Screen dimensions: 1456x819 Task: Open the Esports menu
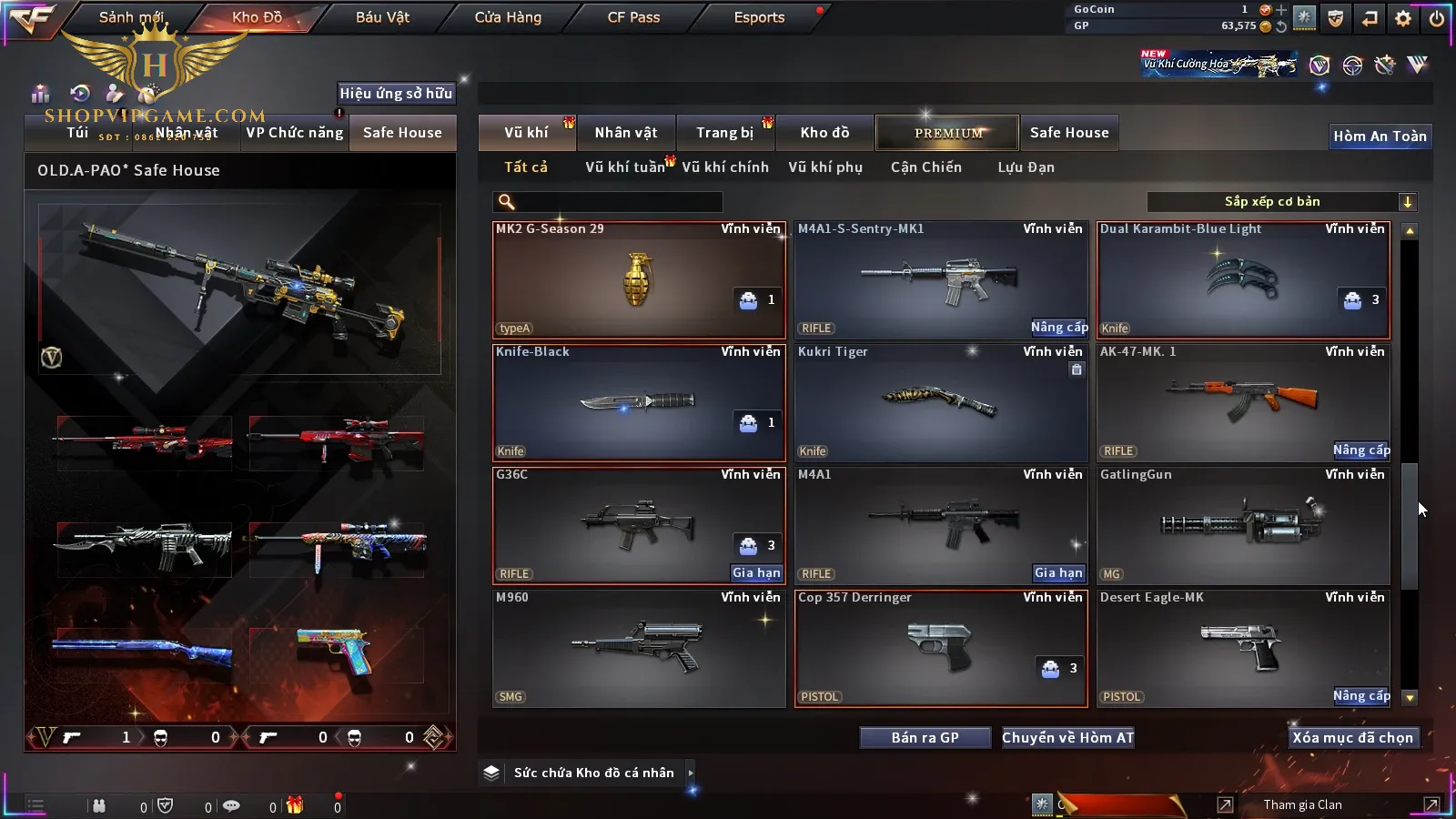[759, 17]
